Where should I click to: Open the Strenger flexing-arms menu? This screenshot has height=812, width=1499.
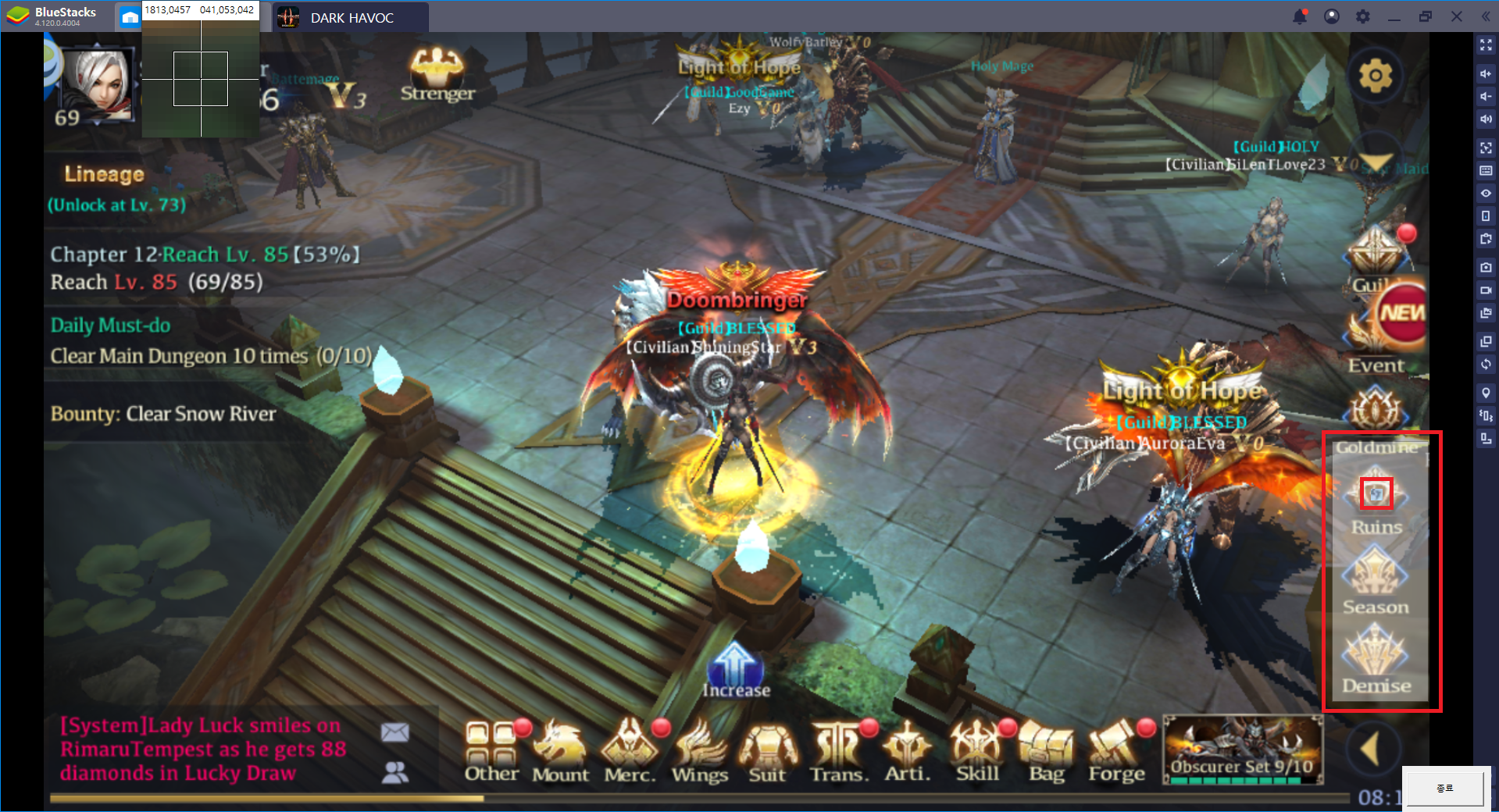pos(437,74)
